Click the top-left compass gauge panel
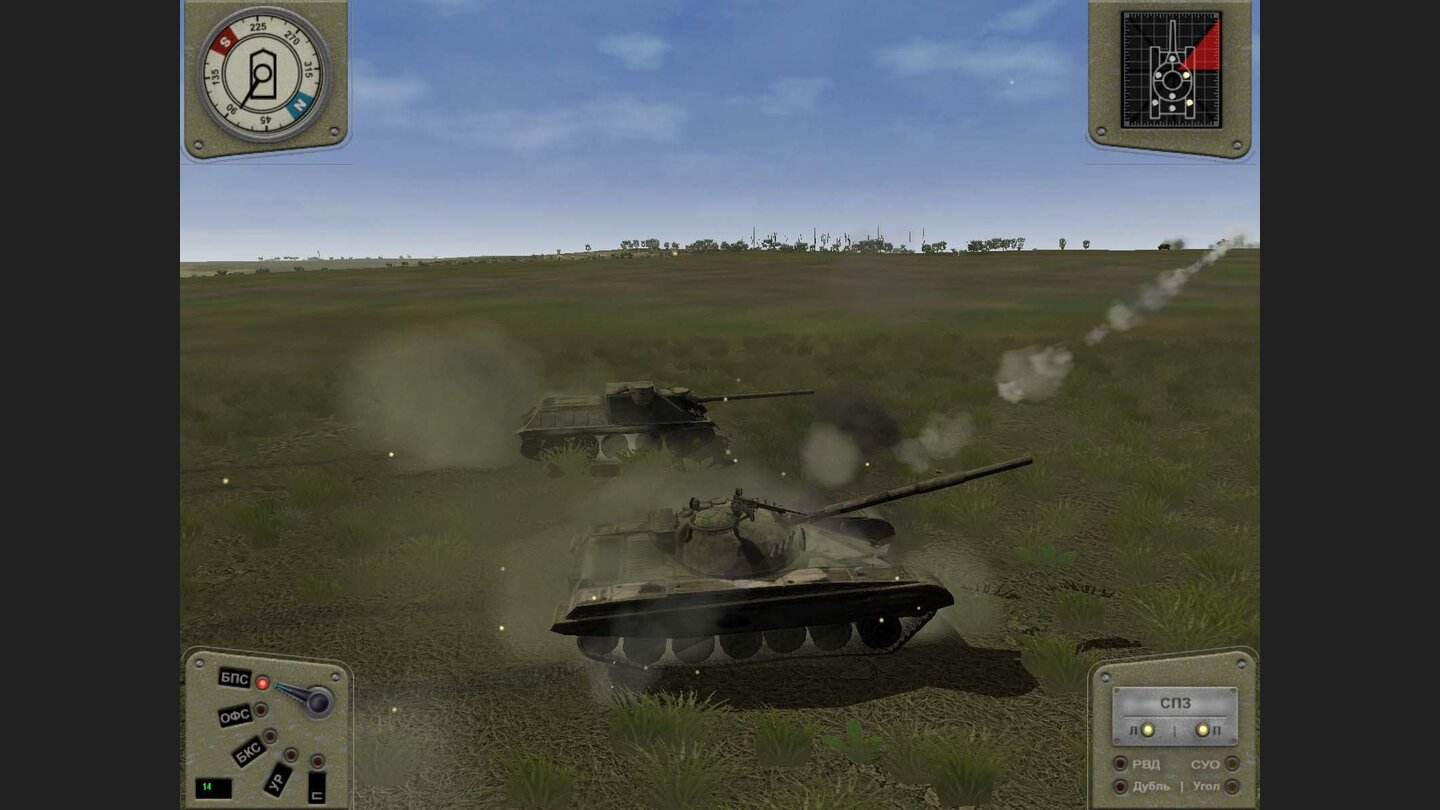Image resolution: width=1440 pixels, height=810 pixels. [265, 75]
